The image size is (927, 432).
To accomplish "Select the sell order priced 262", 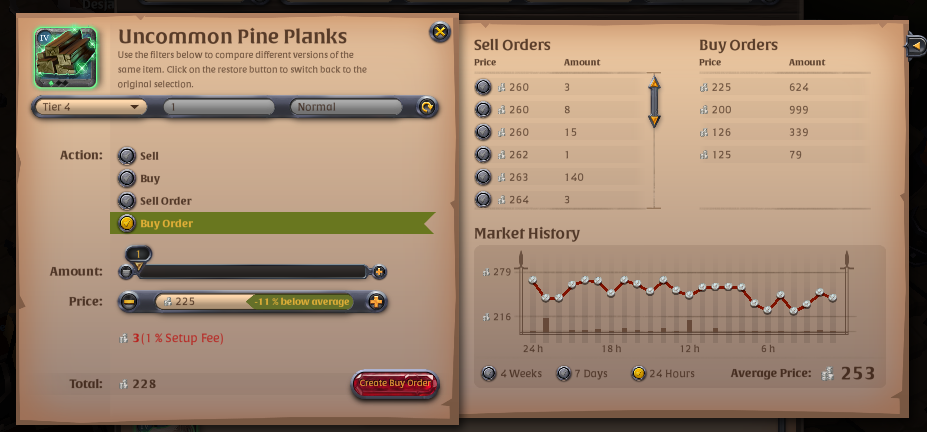I will pos(483,155).
